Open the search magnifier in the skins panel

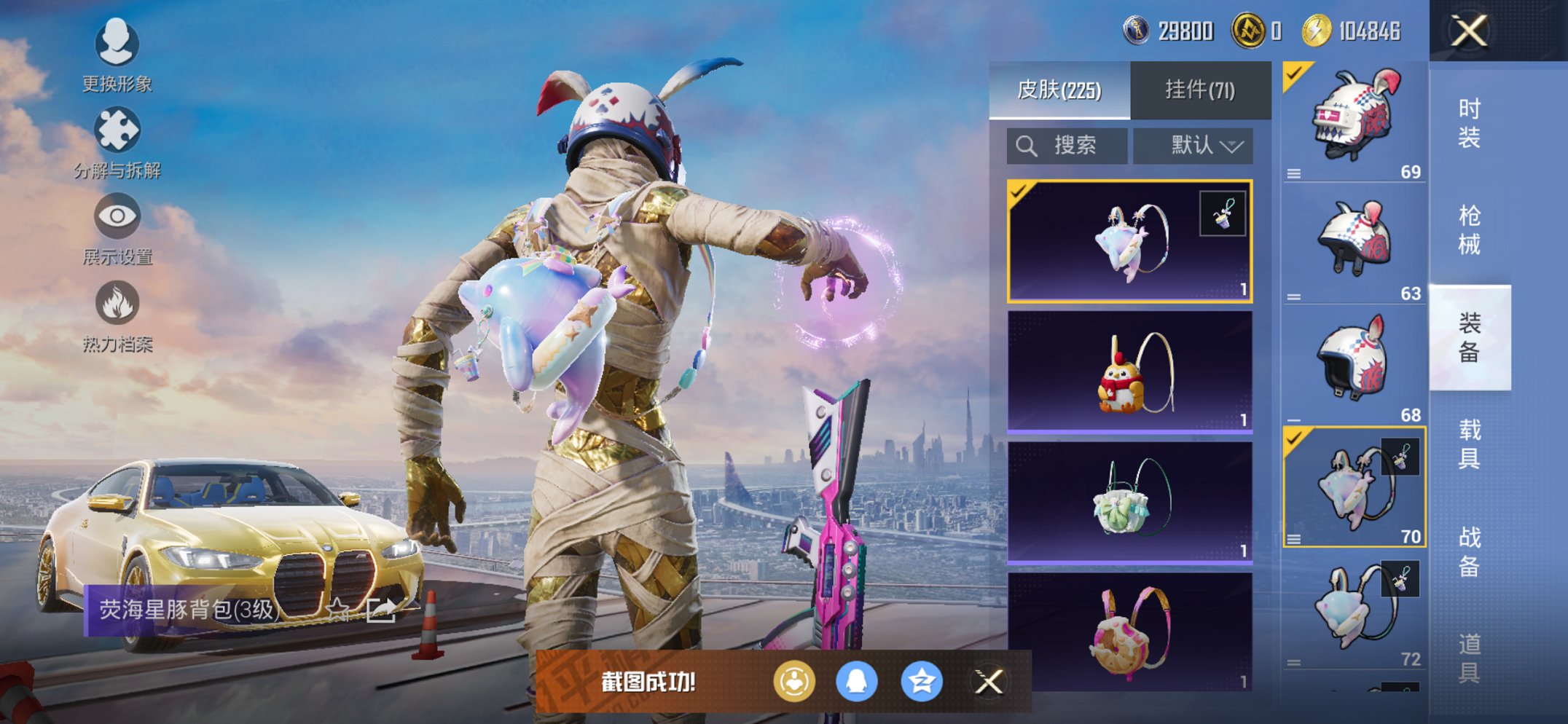click(x=1026, y=144)
